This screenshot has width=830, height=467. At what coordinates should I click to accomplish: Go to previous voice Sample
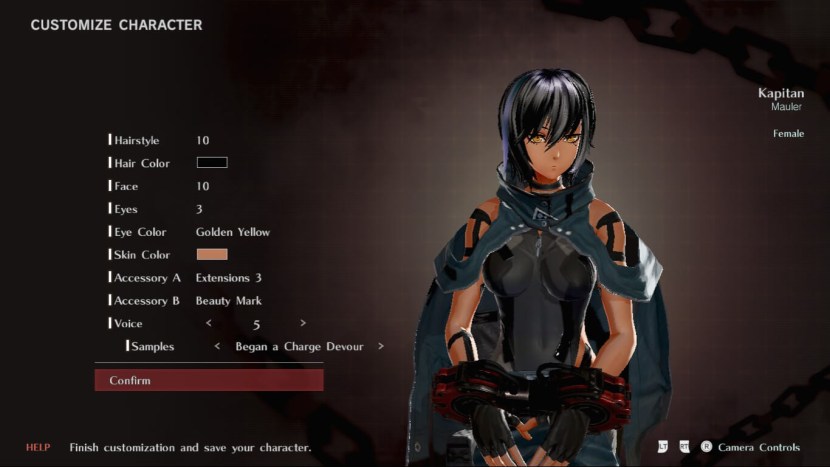click(218, 347)
